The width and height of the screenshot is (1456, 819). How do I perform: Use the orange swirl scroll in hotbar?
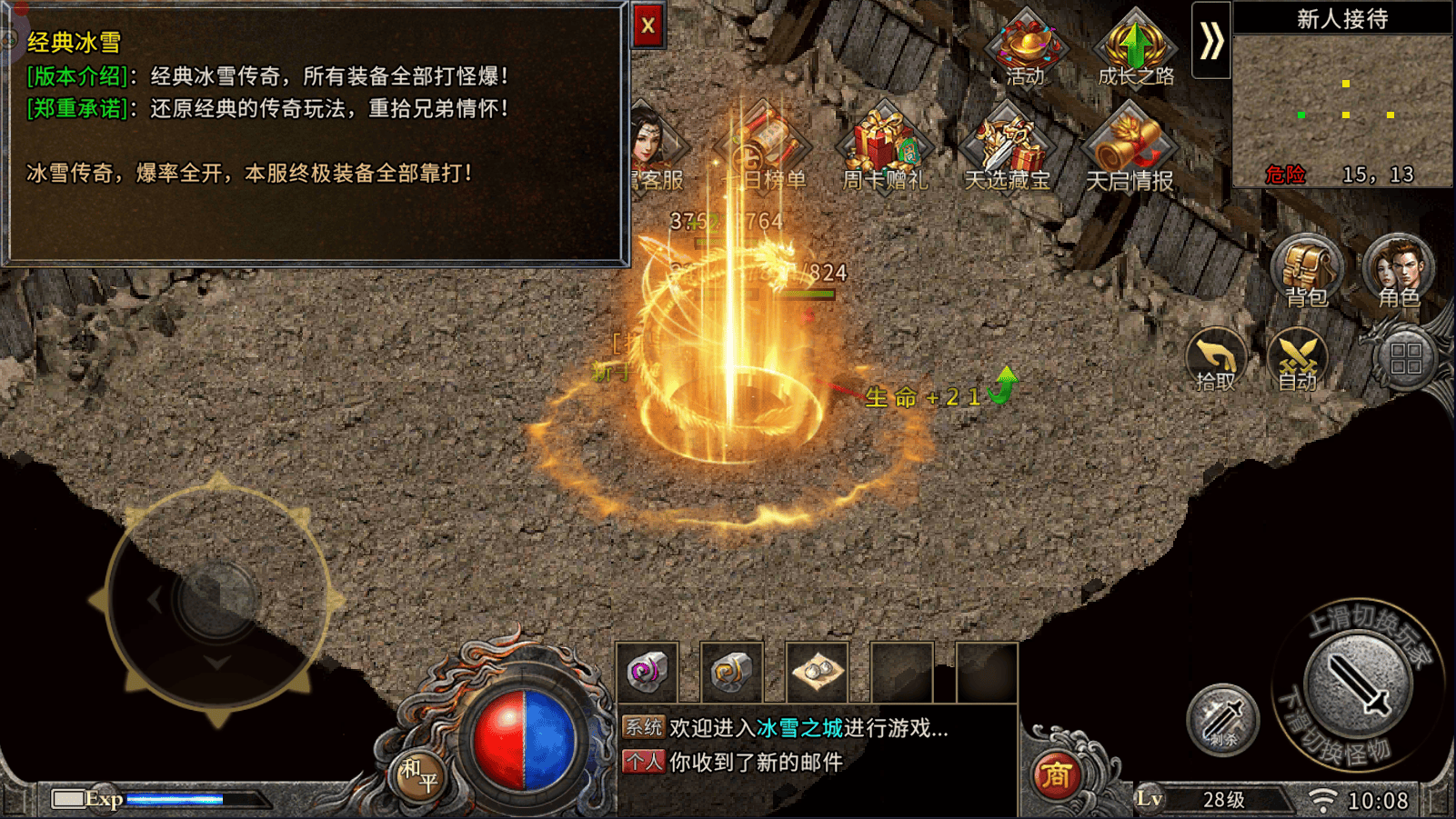[x=731, y=673]
